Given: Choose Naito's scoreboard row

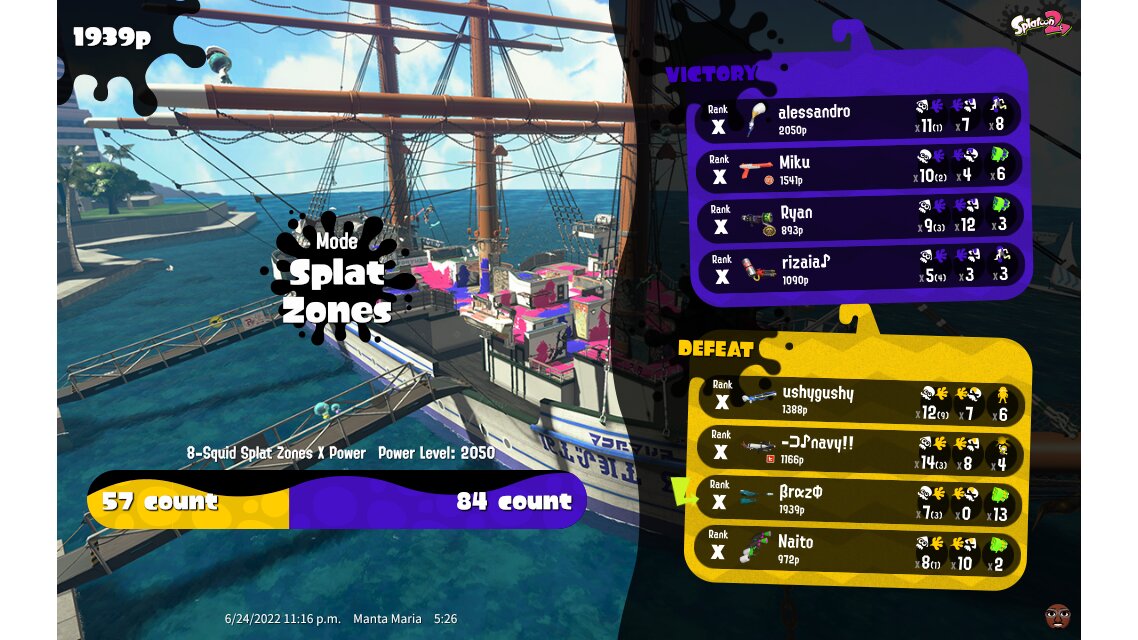Looking at the screenshot, I should pyautogui.click(x=858, y=549).
